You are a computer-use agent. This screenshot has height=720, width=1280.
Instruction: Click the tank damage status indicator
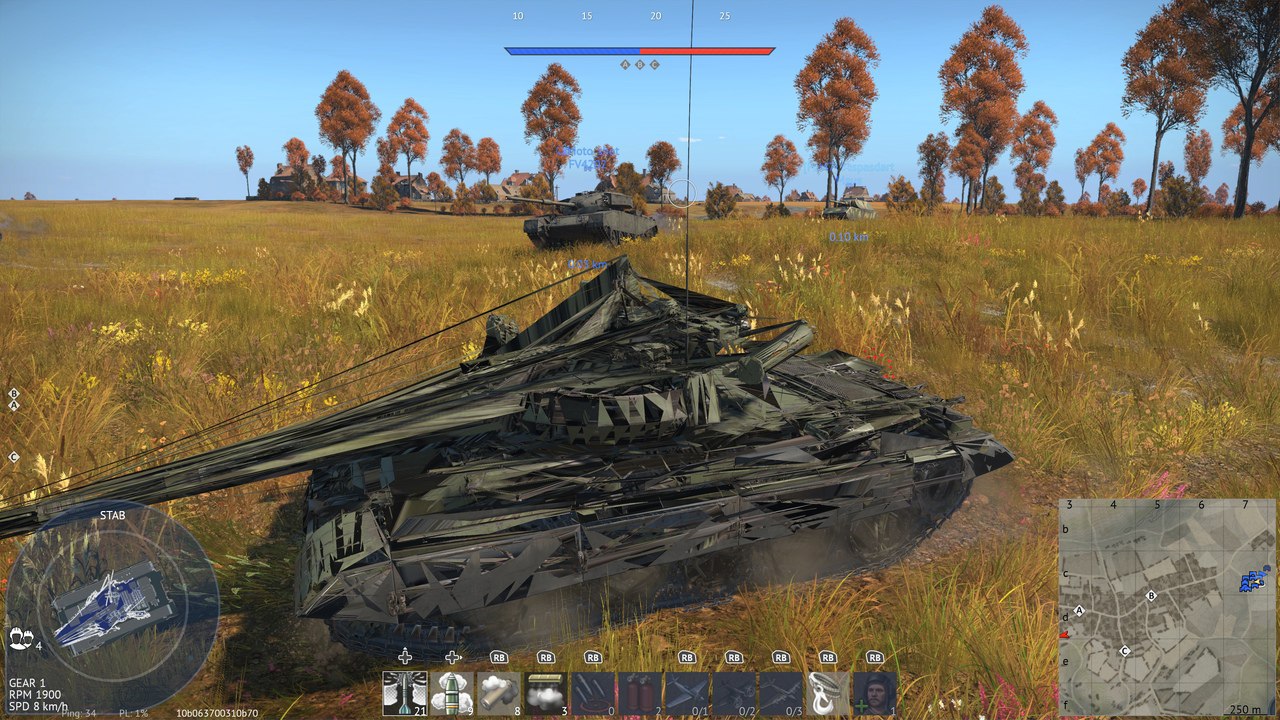click(x=112, y=607)
